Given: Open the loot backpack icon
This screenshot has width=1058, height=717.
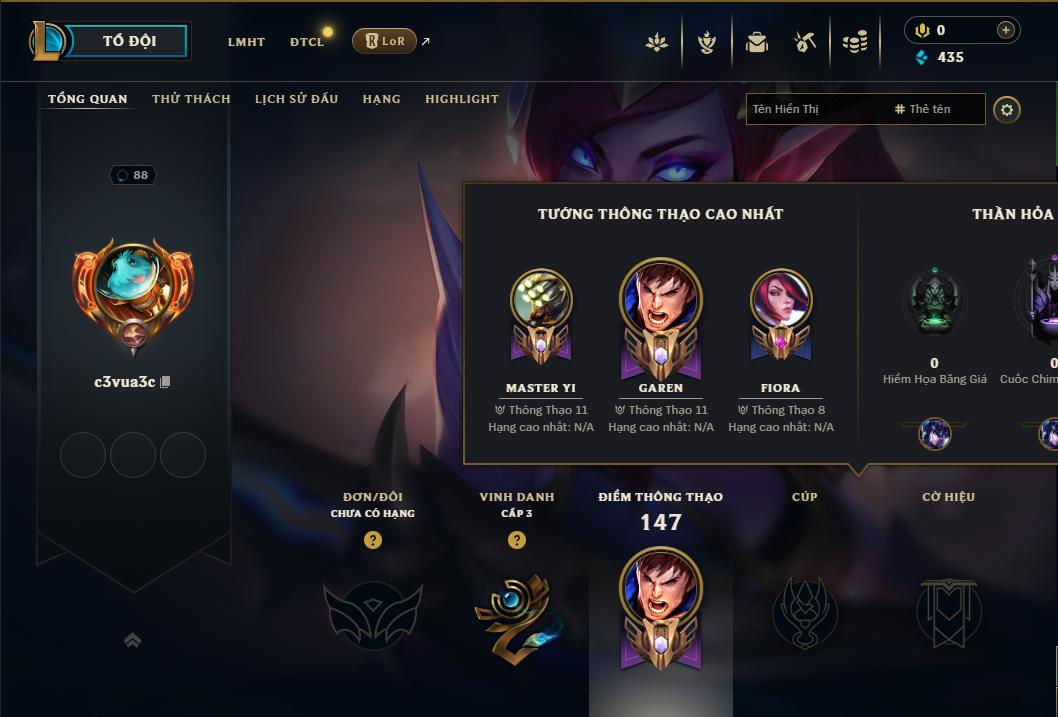Looking at the screenshot, I should tap(757, 42).
